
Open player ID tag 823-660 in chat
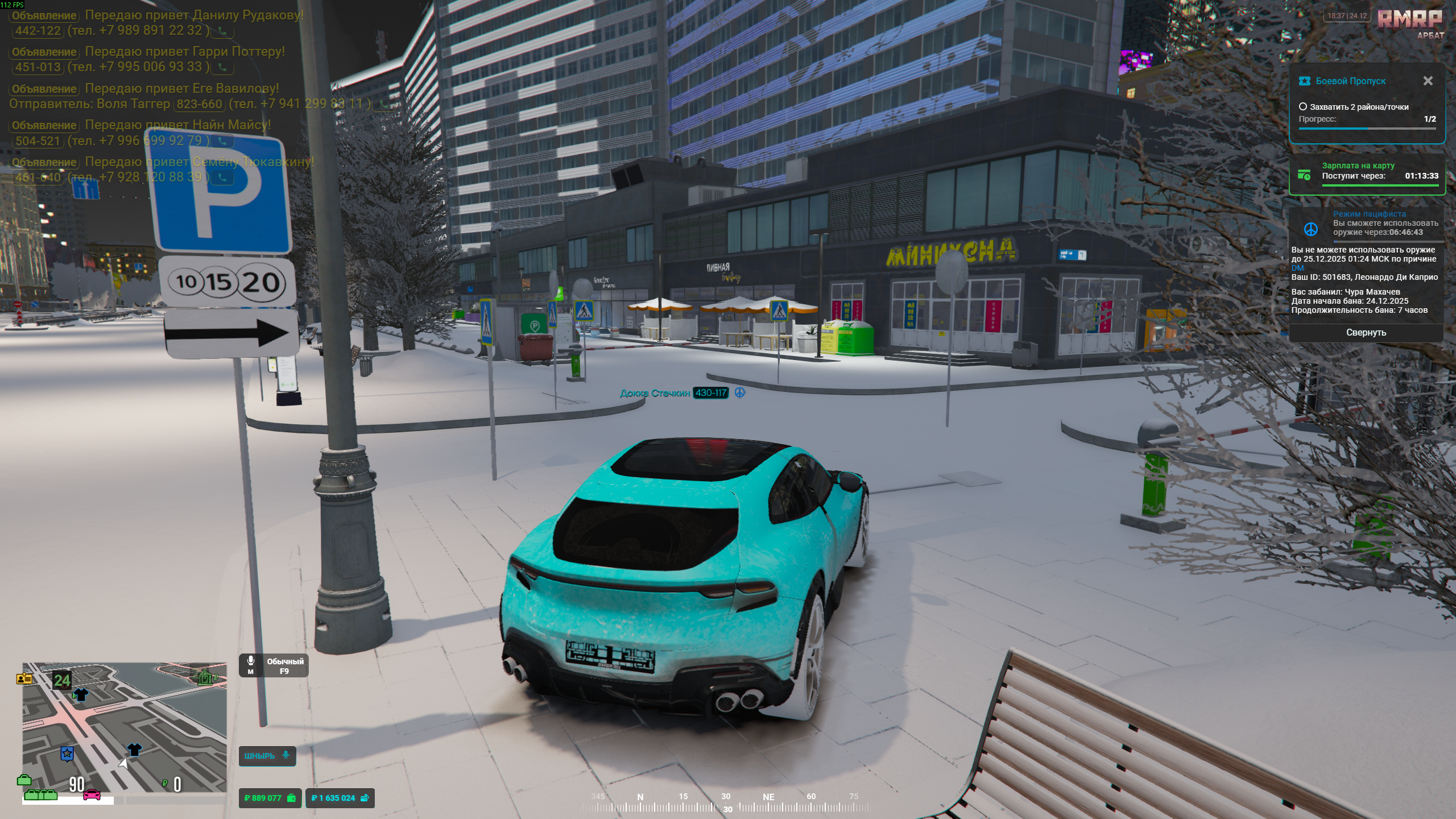(199, 104)
